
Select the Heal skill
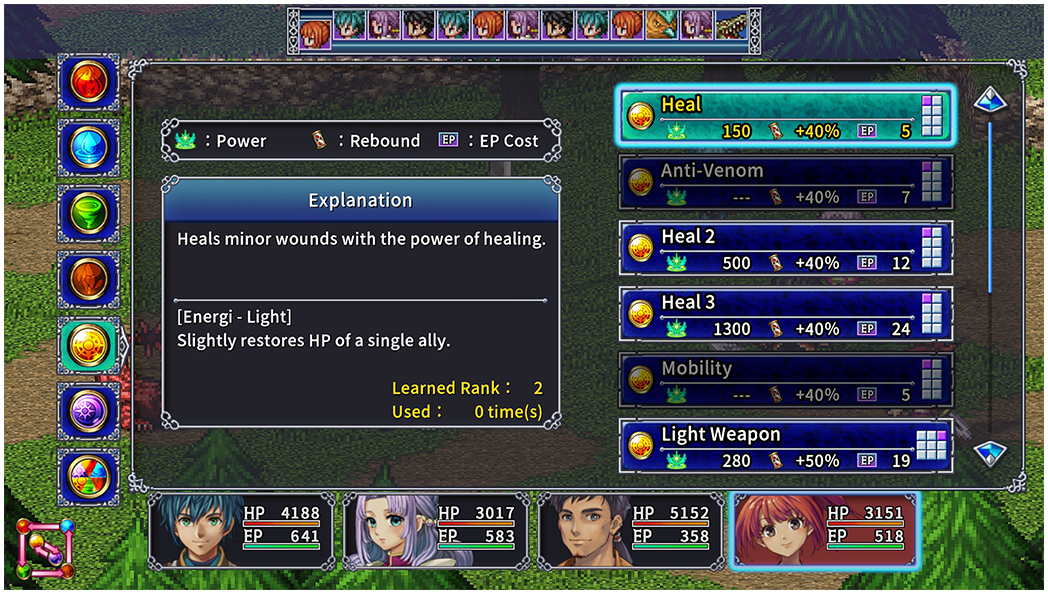785,116
